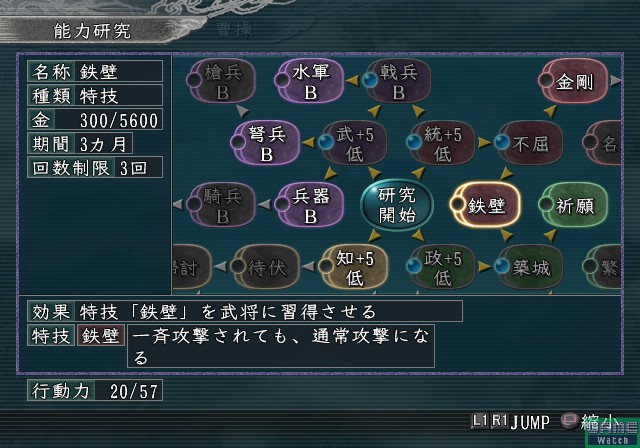Choose the 戟兵 B research node
The width and height of the screenshot is (640, 448).
[397, 82]
